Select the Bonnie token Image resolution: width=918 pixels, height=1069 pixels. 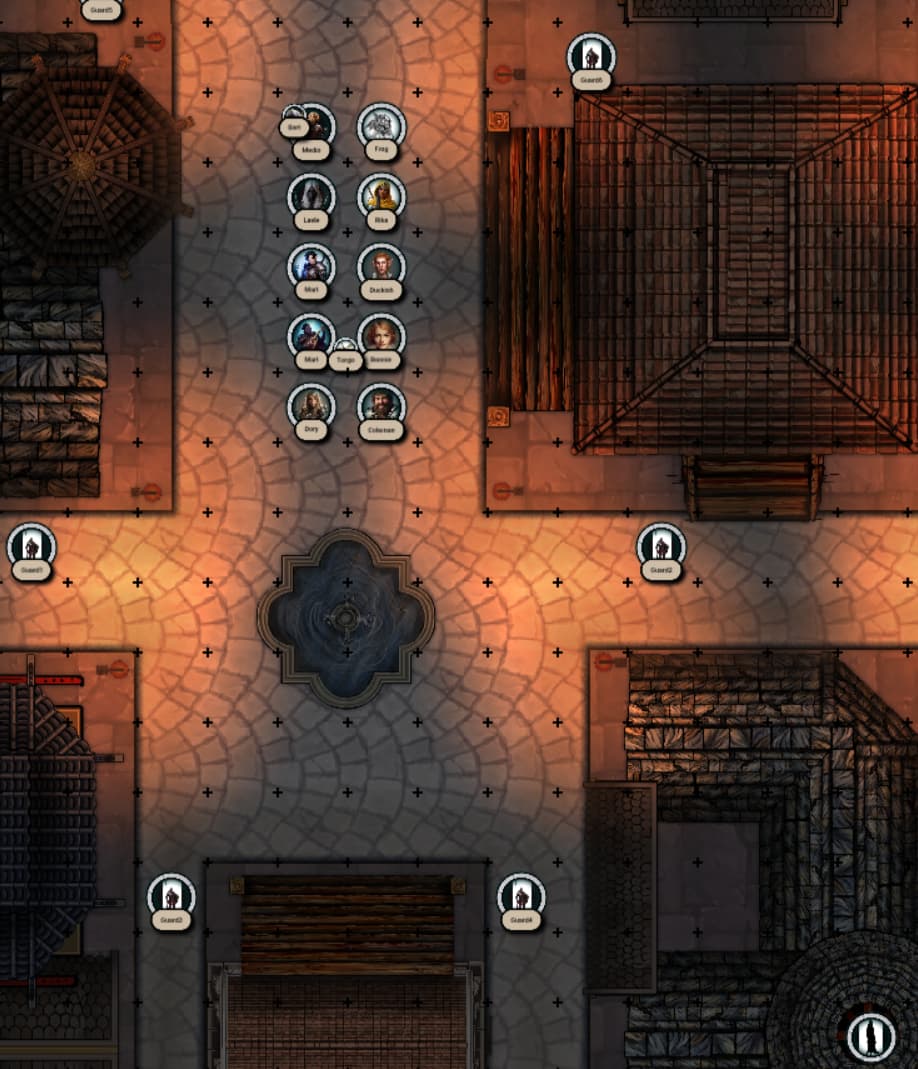pos(381,336)
